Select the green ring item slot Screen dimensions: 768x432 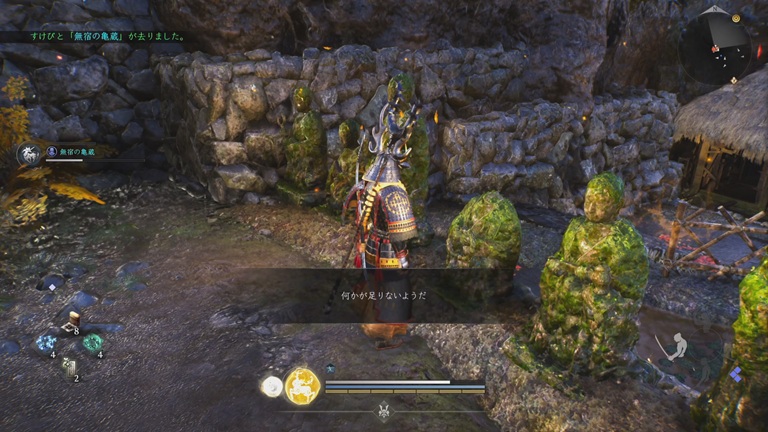92,344
